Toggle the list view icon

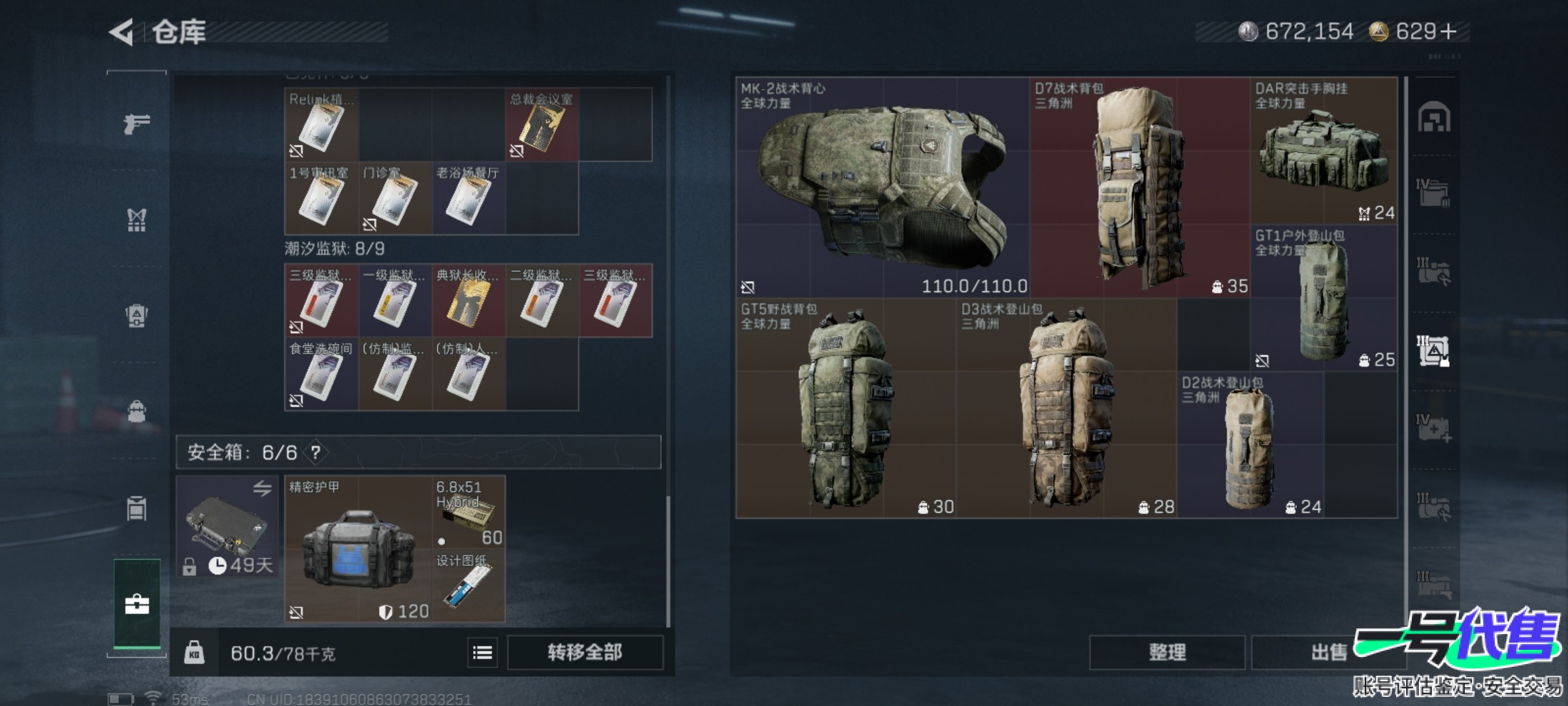482,652
